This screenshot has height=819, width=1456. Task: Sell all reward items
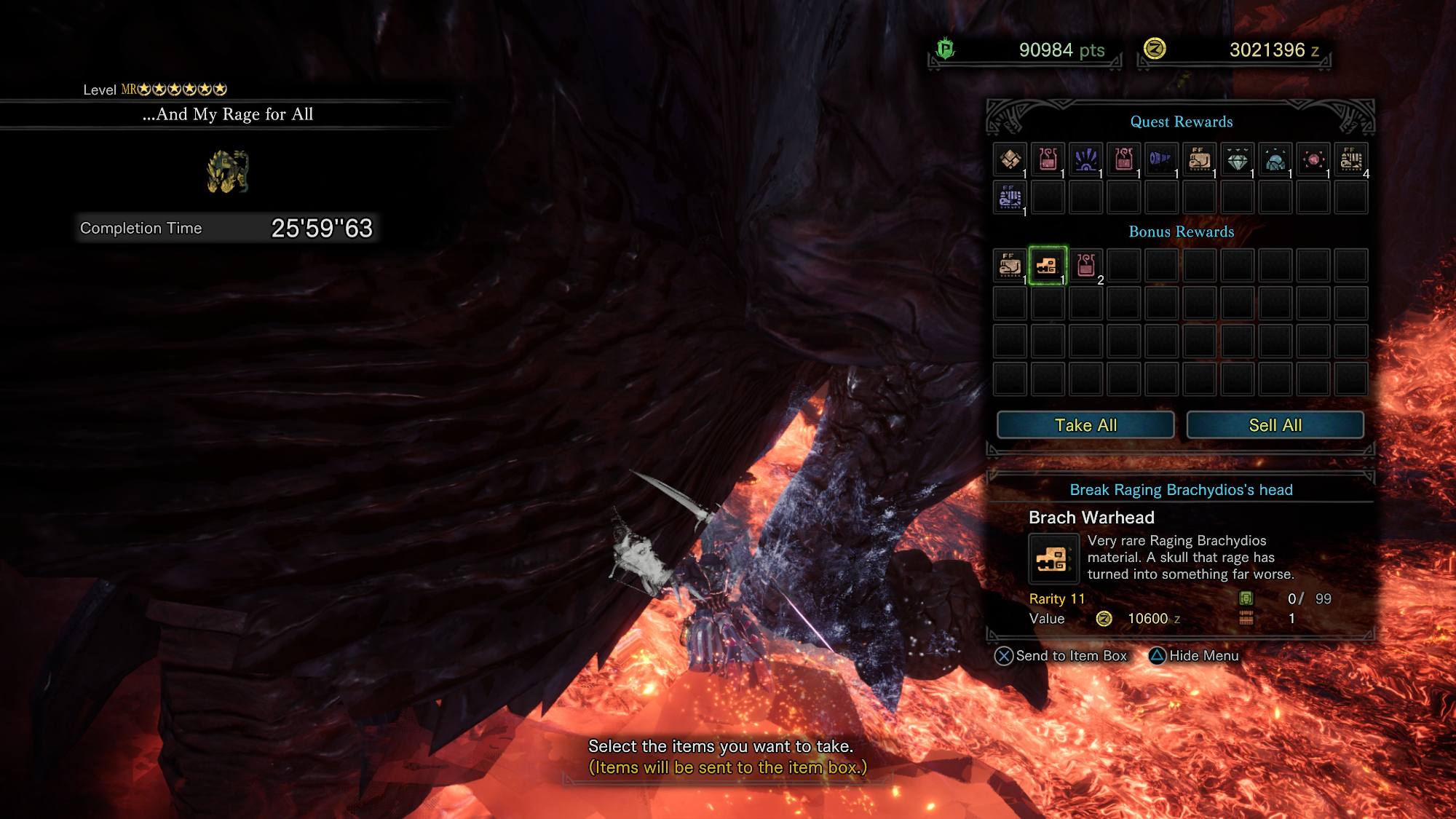[1275, 425]
